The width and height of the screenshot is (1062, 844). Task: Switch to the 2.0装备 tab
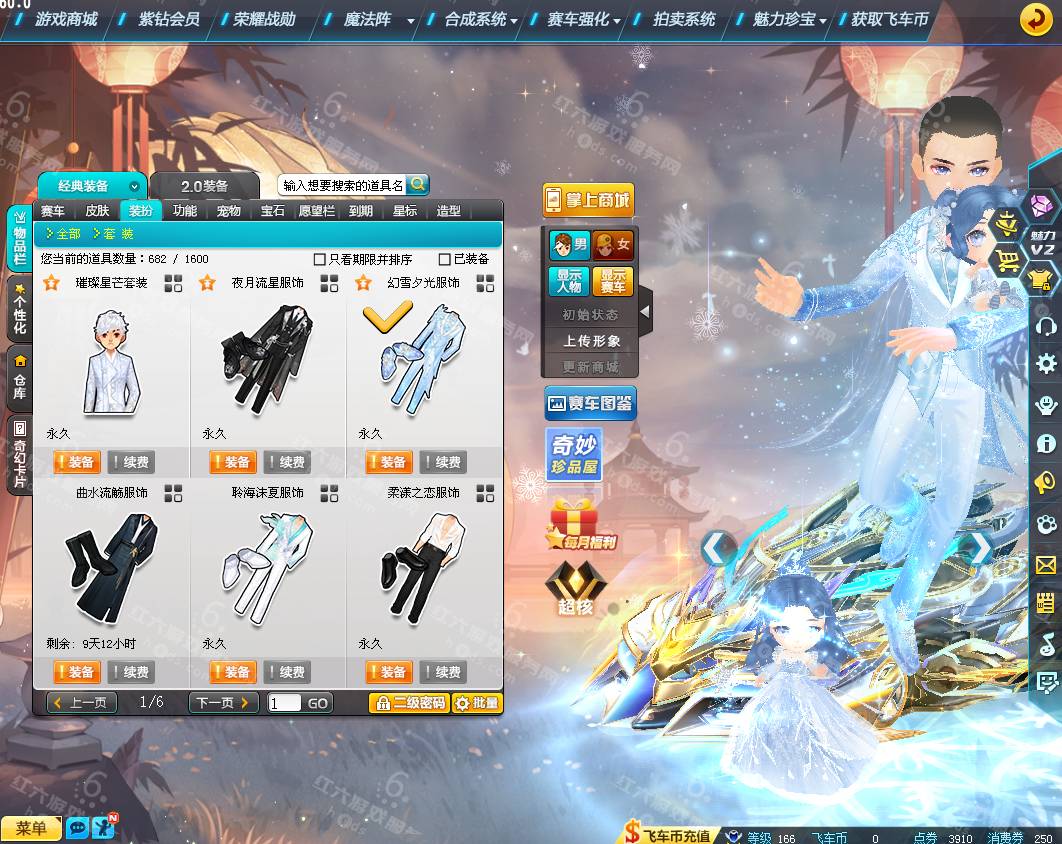(205, 186)
